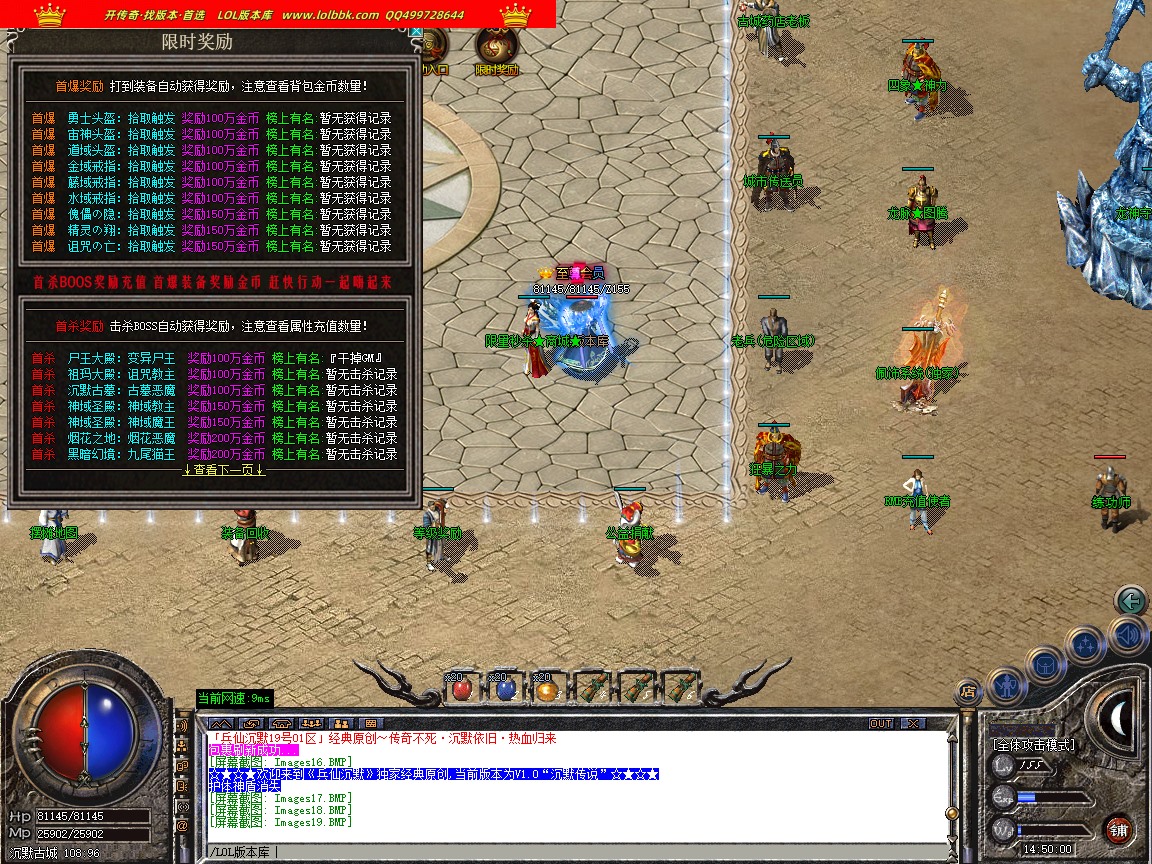Viewport: 1152px width, 864px height.
Task: Open the skills sparkle icon
Action: 1084,645
